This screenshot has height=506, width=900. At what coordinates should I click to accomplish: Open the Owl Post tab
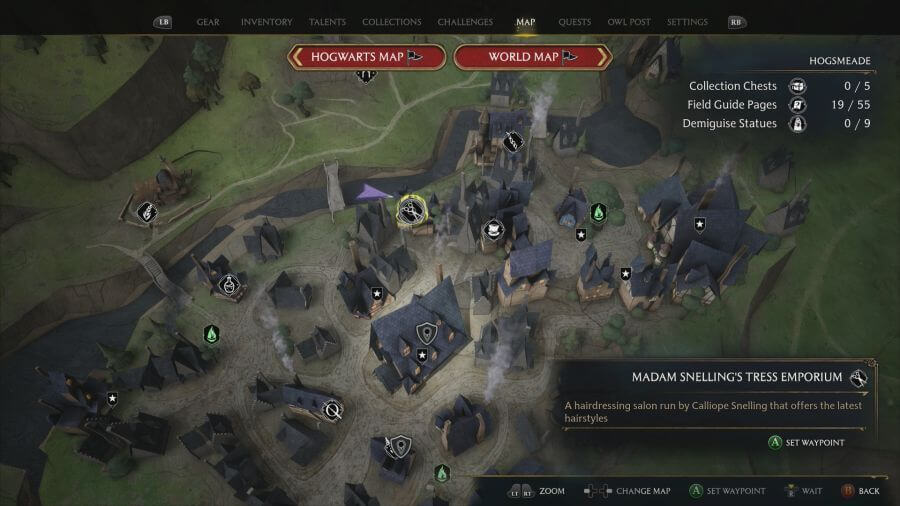[x=629, y=22]
